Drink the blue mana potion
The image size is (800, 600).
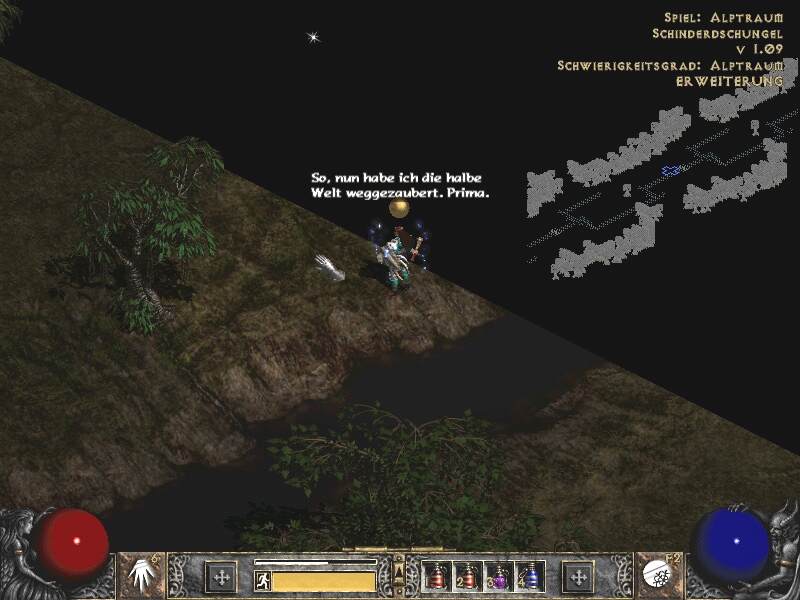pos(528,576)
